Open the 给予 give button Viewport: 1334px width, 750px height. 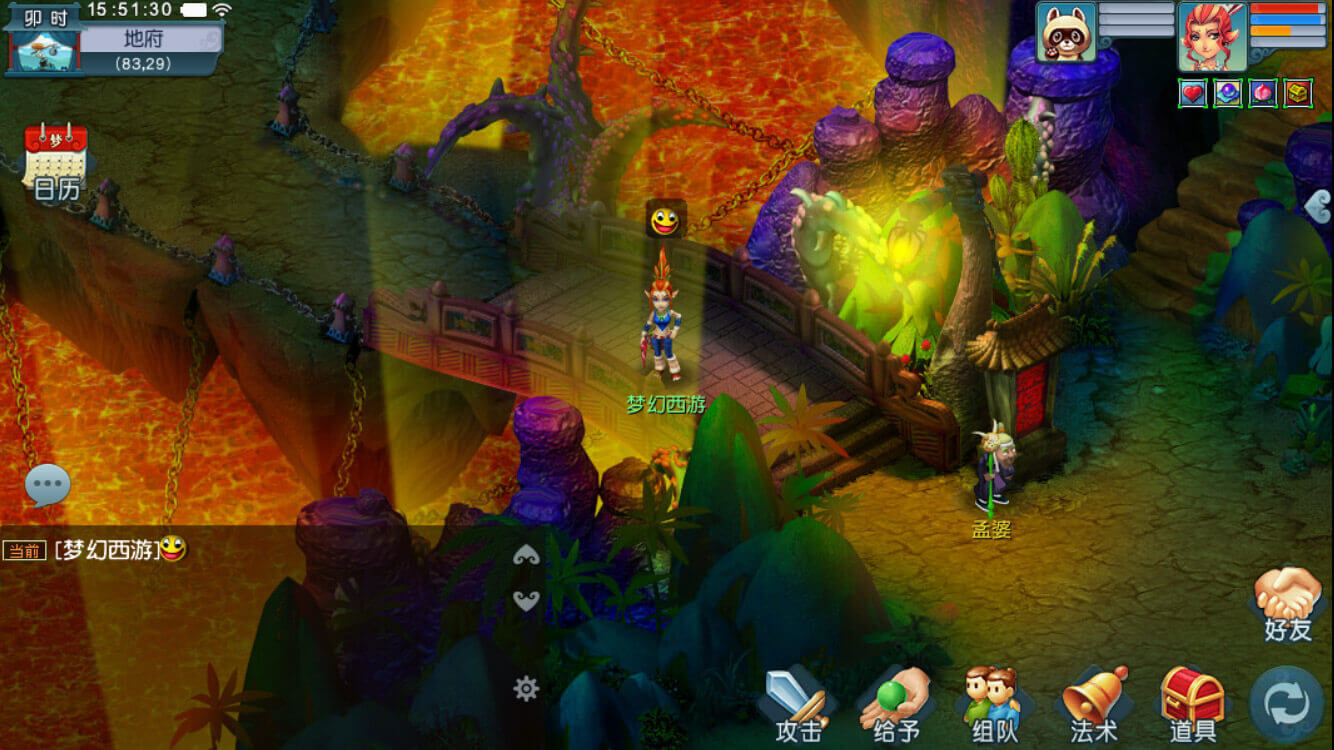point(896,705)
